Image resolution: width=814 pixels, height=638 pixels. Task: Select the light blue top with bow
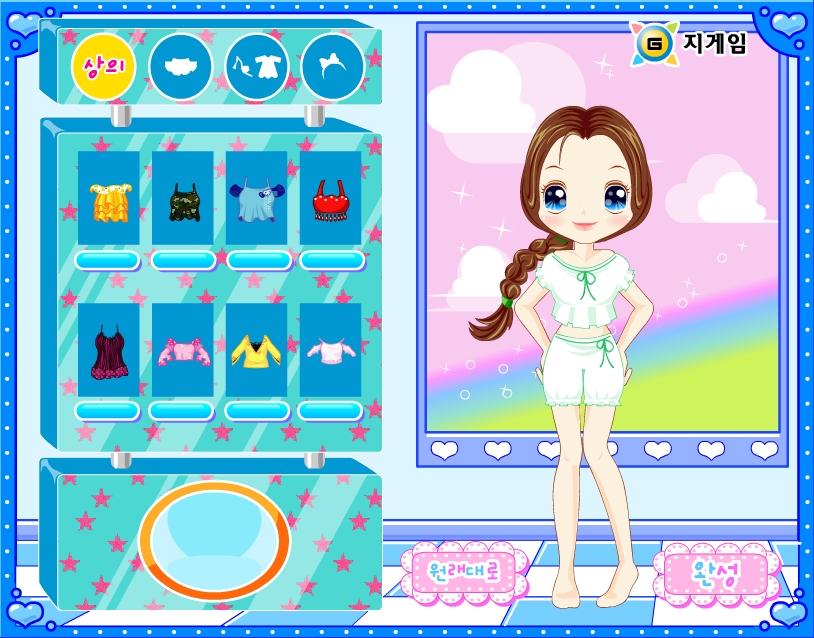tap(256, 199)
